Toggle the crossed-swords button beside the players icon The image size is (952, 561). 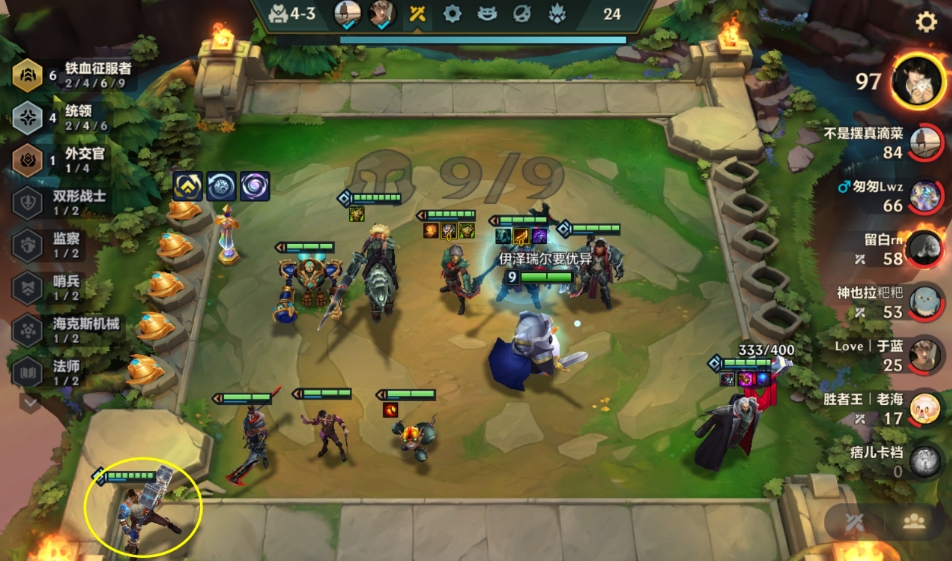(855, 522)
